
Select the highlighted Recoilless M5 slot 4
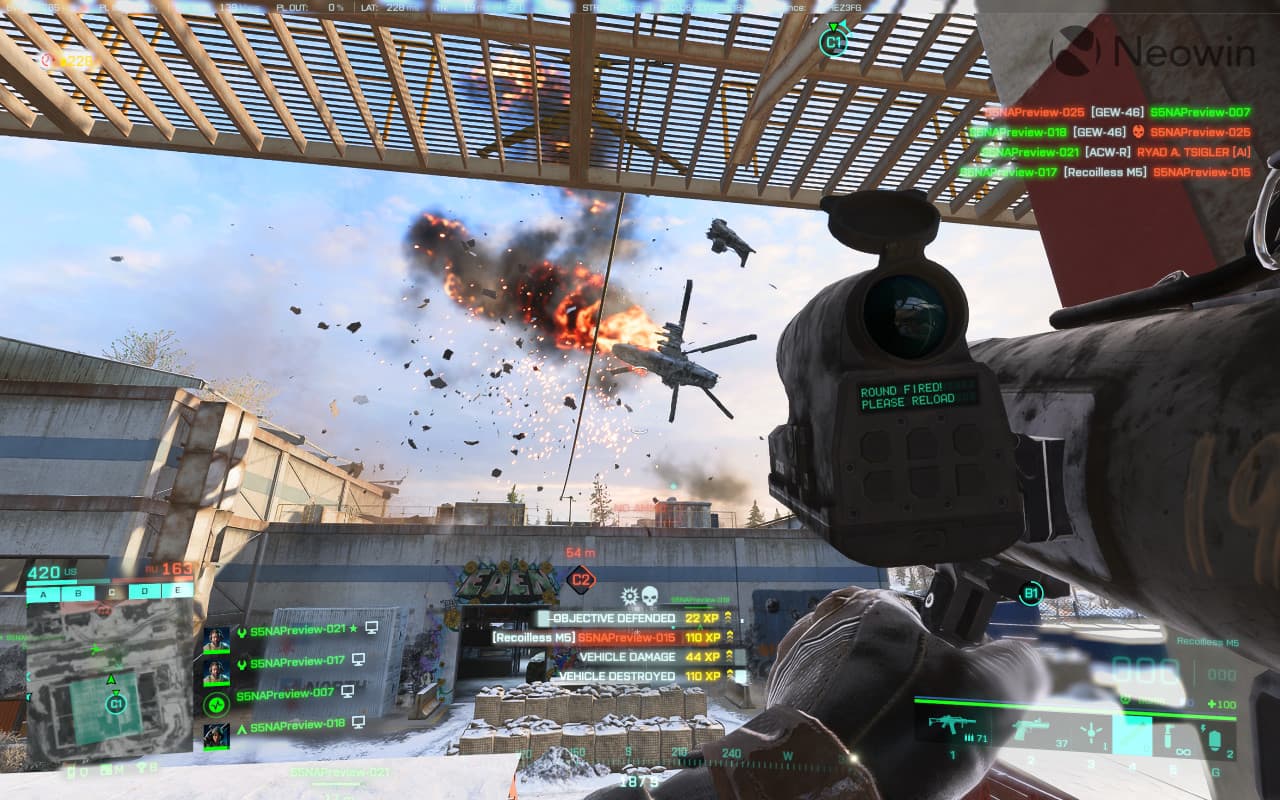coord(1131,738)
